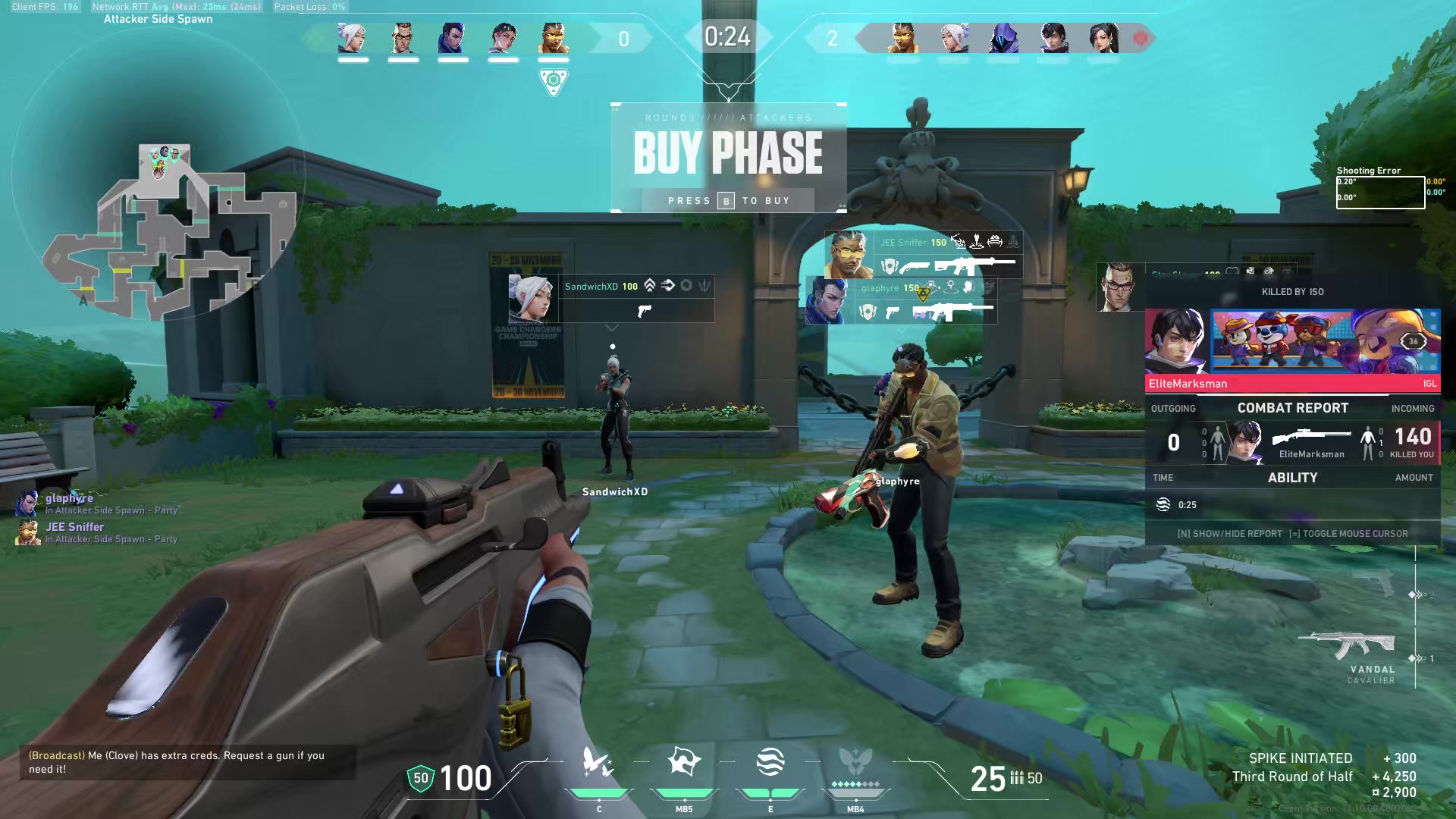Click the Clove extra creds broadcast message
Screen dimensions: 1456x819
(174, 762)
